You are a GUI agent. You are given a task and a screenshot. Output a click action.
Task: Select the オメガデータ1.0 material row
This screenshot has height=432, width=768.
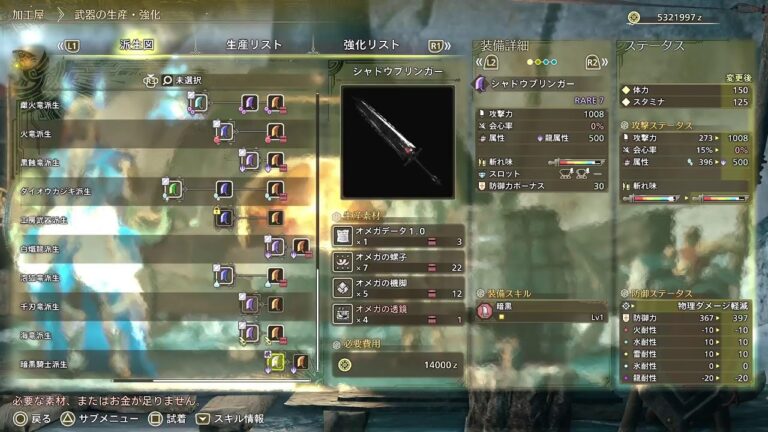397,235
